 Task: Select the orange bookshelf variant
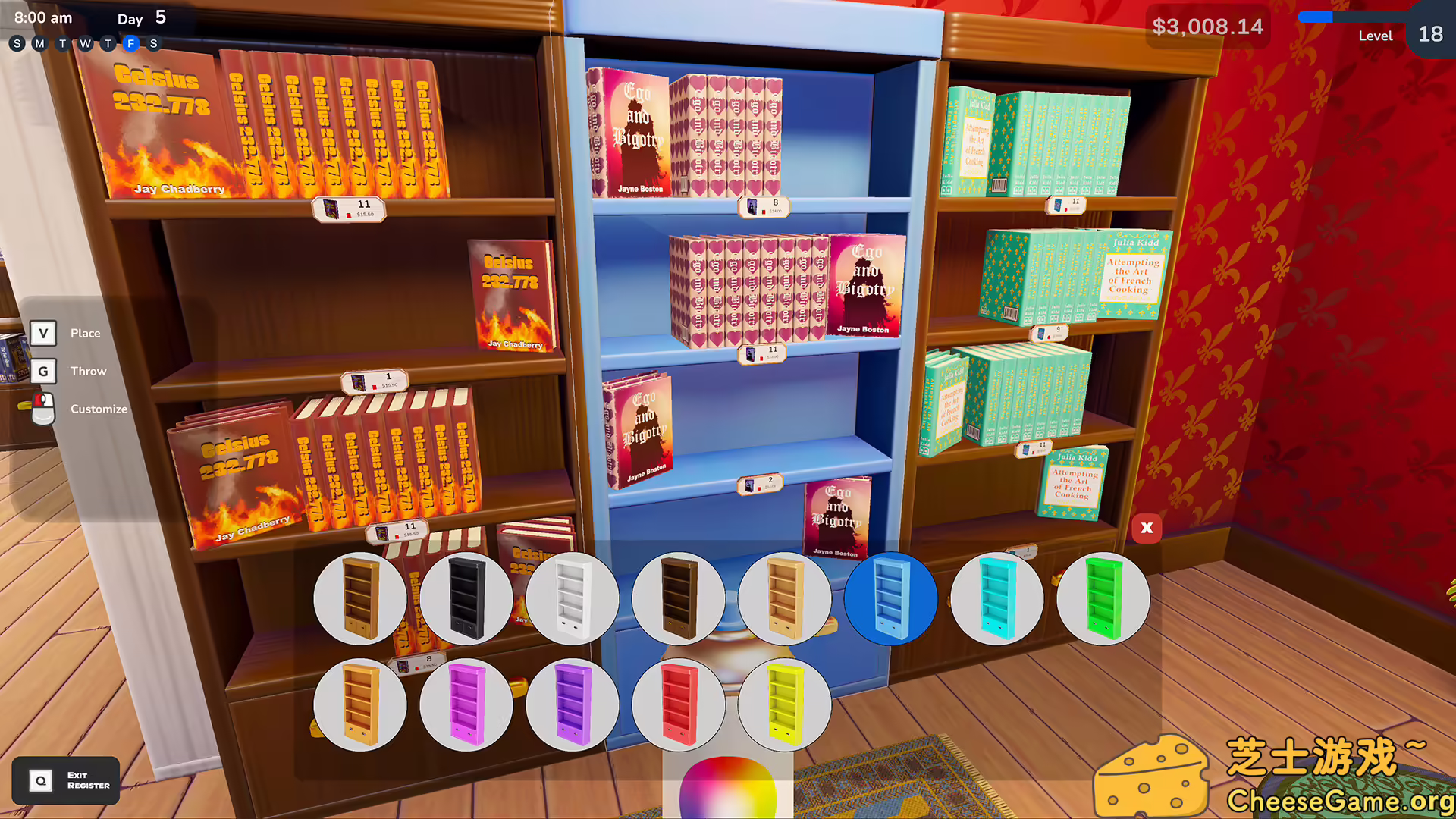click(360, 705)
